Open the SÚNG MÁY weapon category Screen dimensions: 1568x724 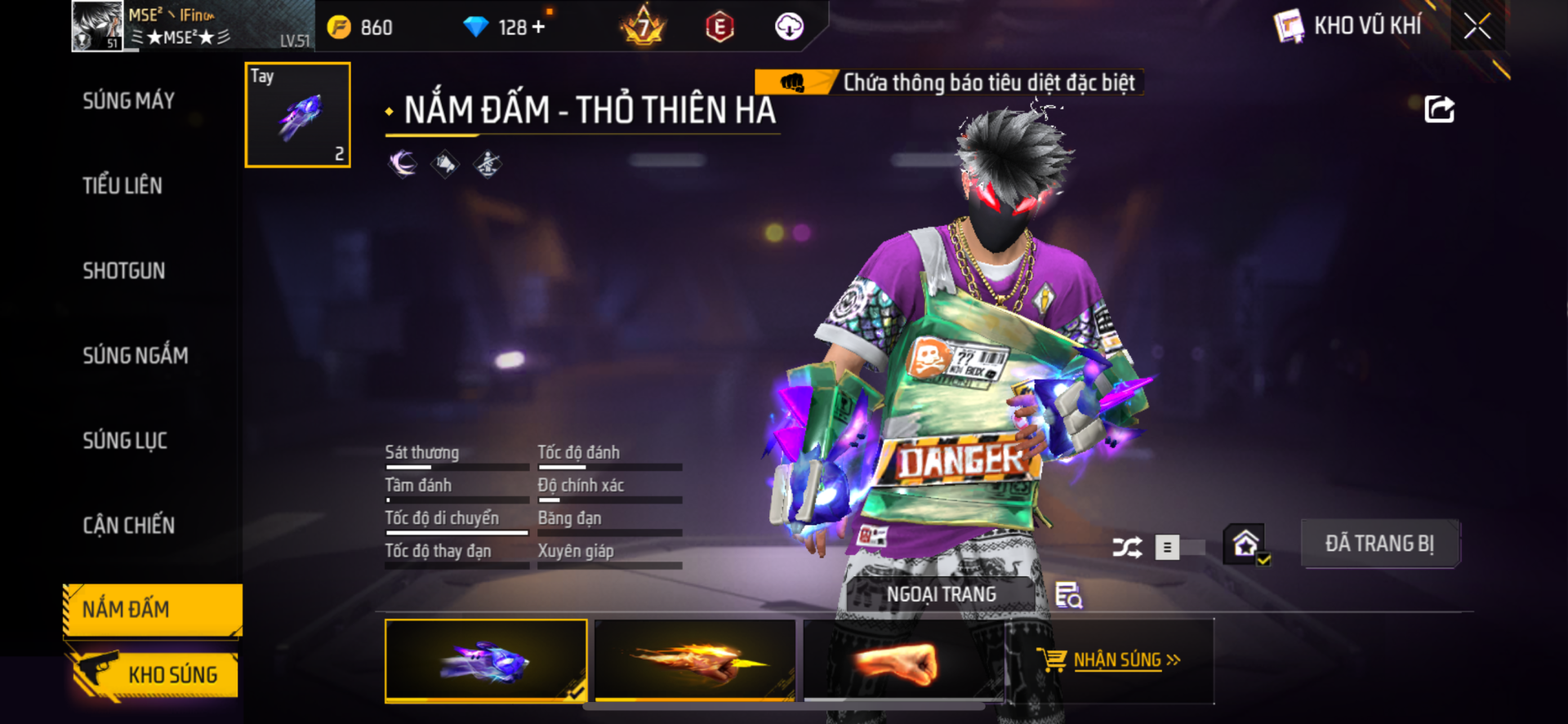(128, 101)
